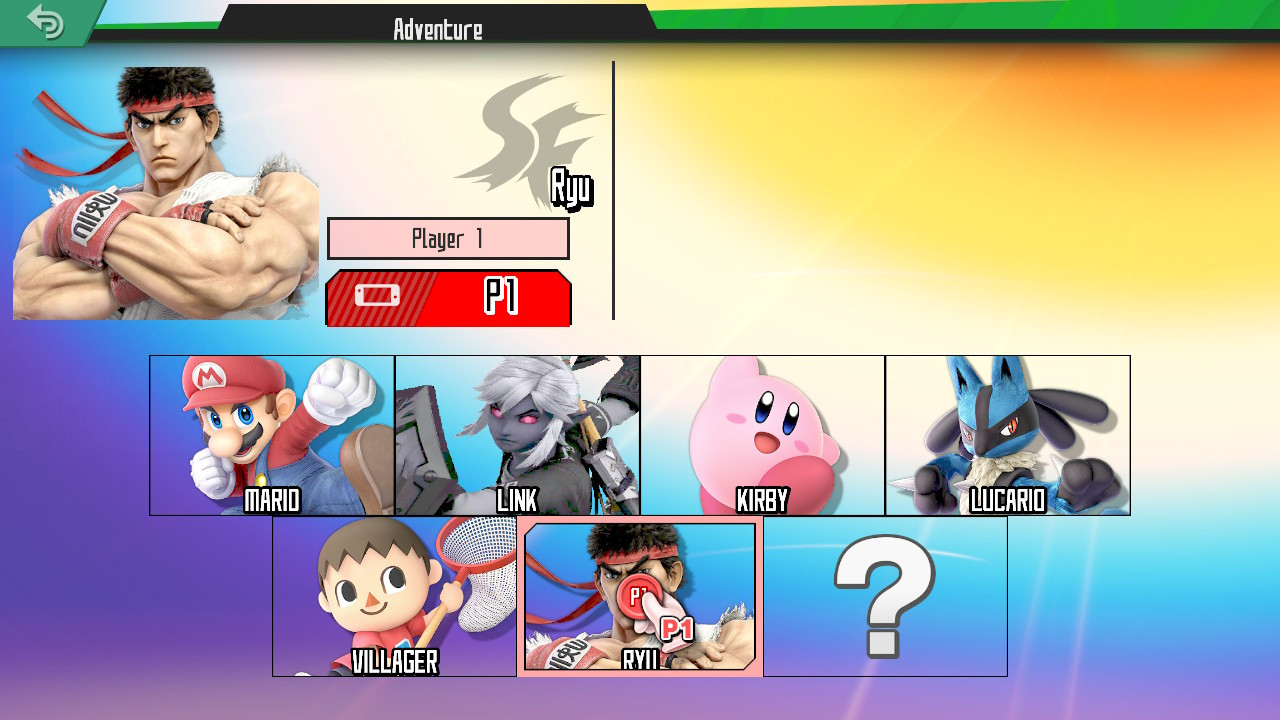Select Lucario from the character roster
This screenshot has width=1280, height=720.
pyautogui.click(x=1007, y=433)
